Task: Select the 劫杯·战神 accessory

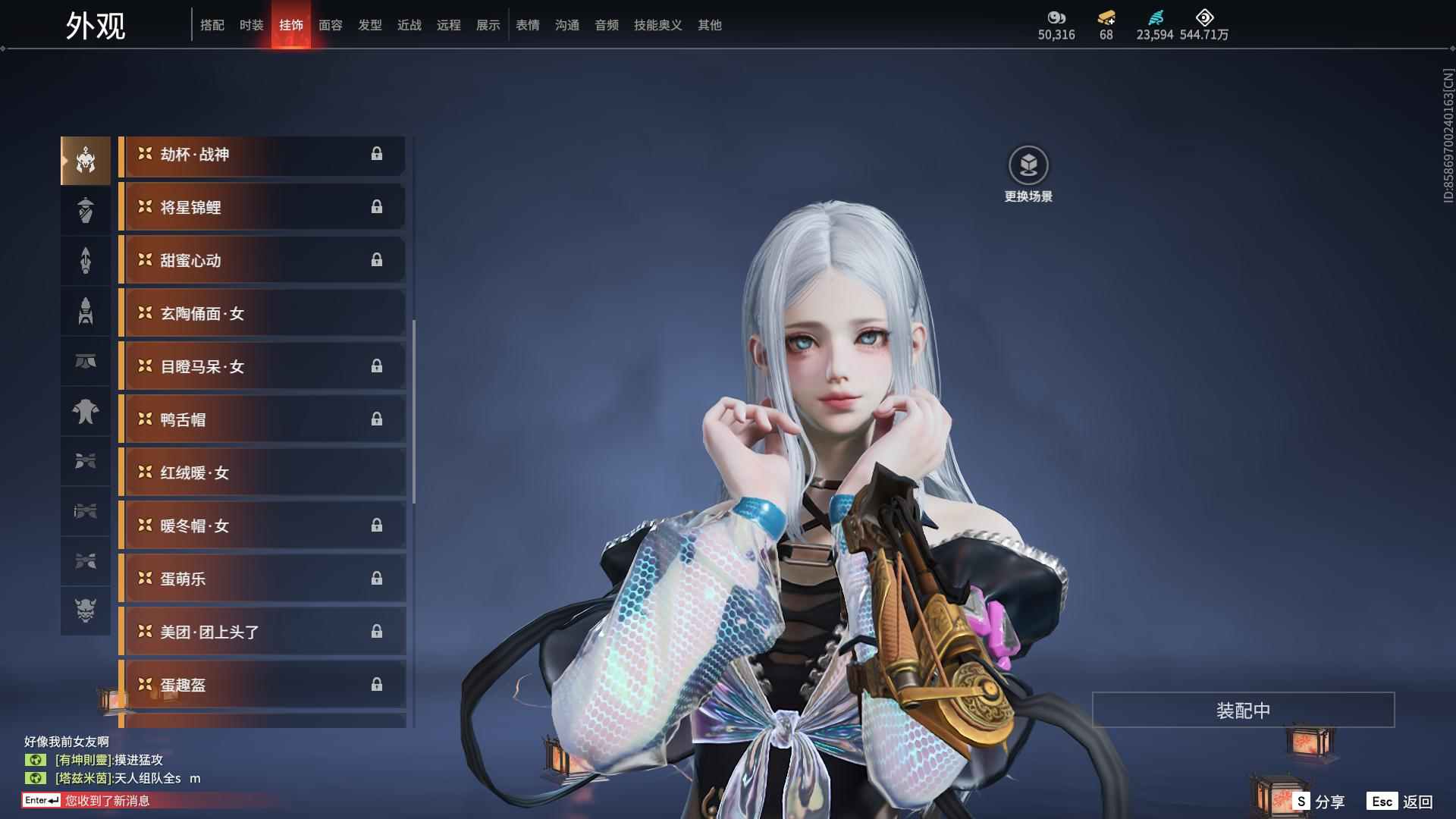Action: [x=262, y=155]
